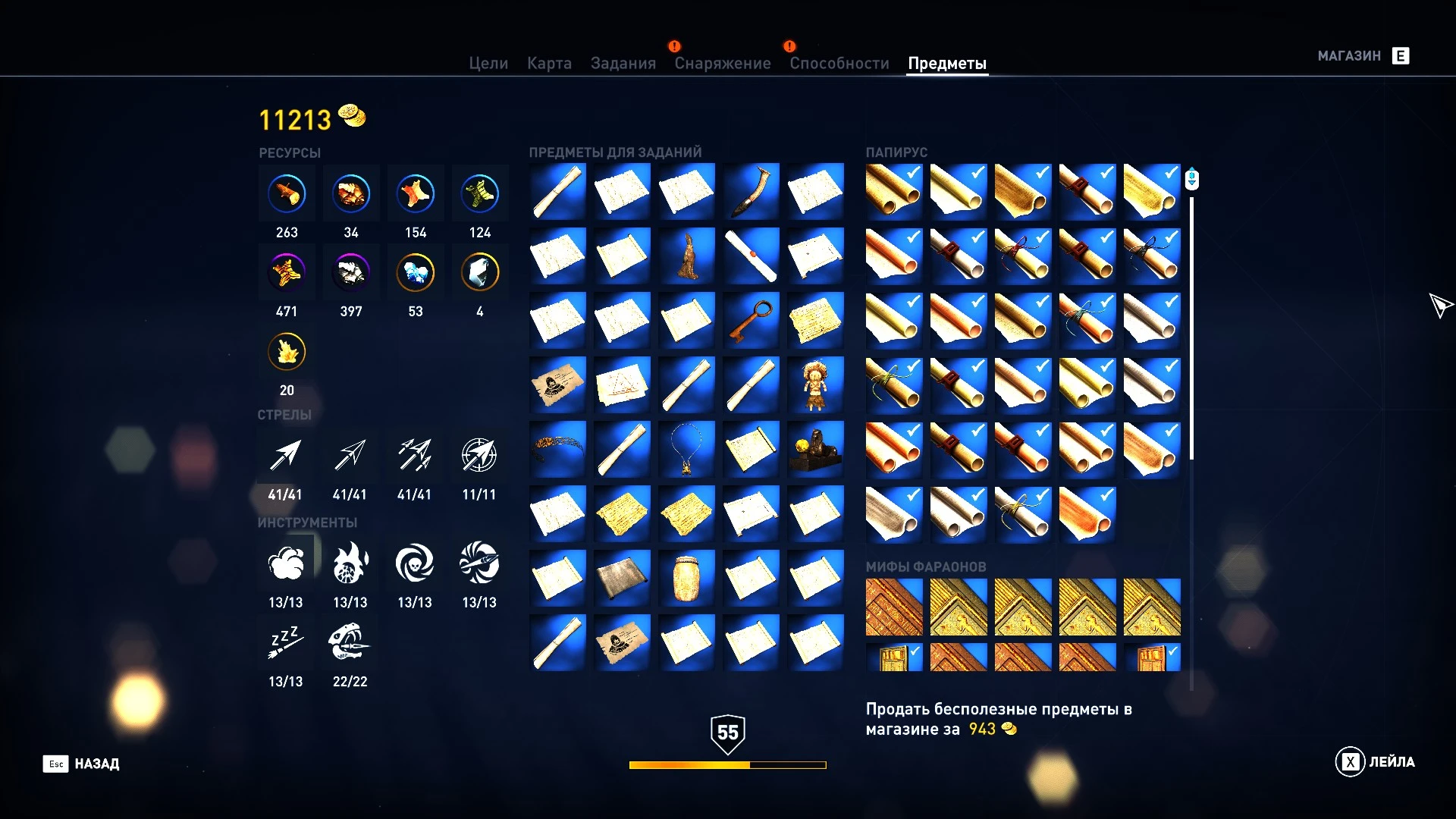Click the XP progress bar under level 55
1456x819 pixels.
[x=726, y=765]
